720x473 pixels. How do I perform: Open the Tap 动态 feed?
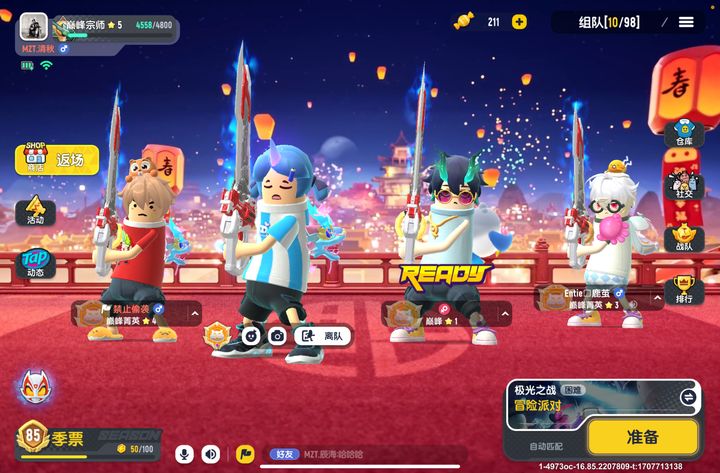[x=35, y=264]
